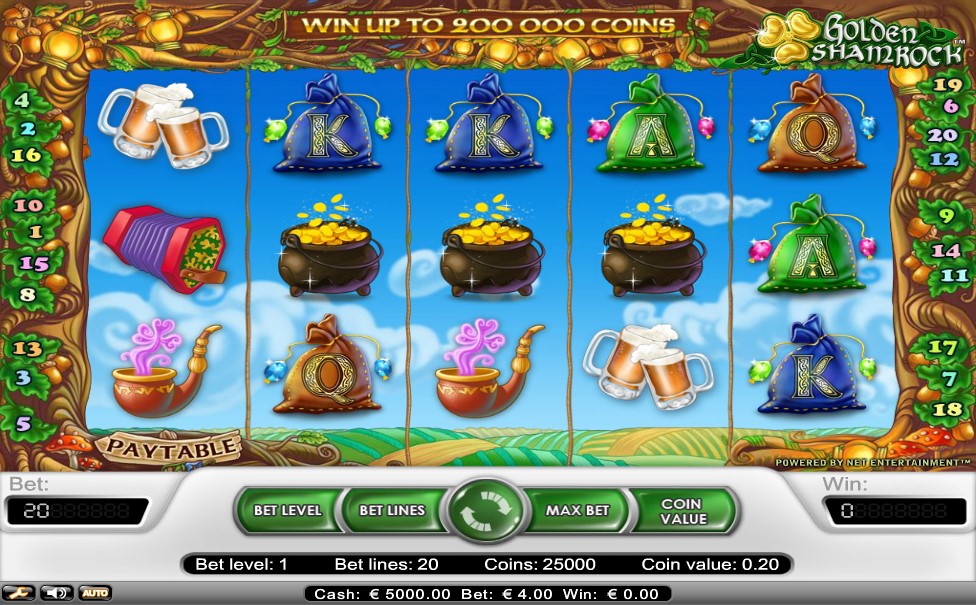Choose payline number 12
Screen dimensions: 976x605
tap(944, 159)
